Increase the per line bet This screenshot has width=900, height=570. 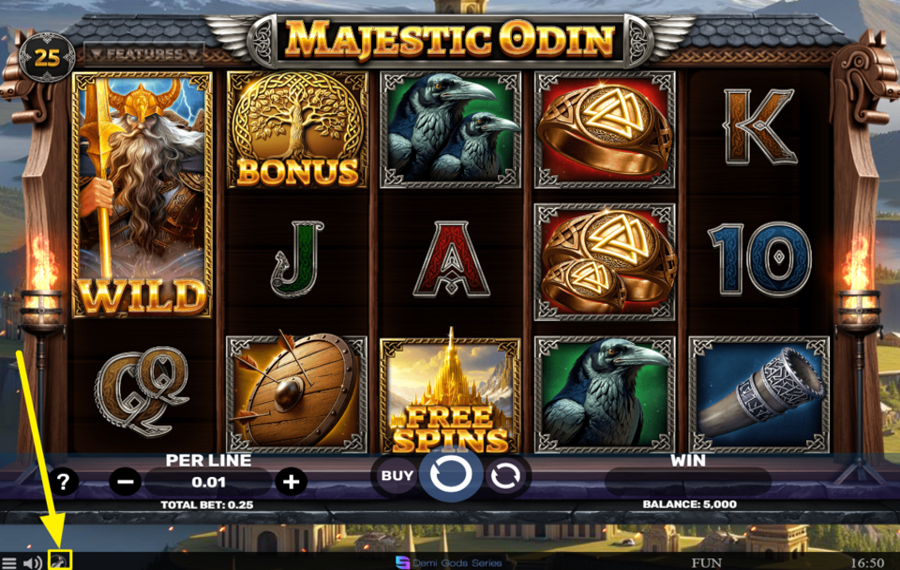291,482
